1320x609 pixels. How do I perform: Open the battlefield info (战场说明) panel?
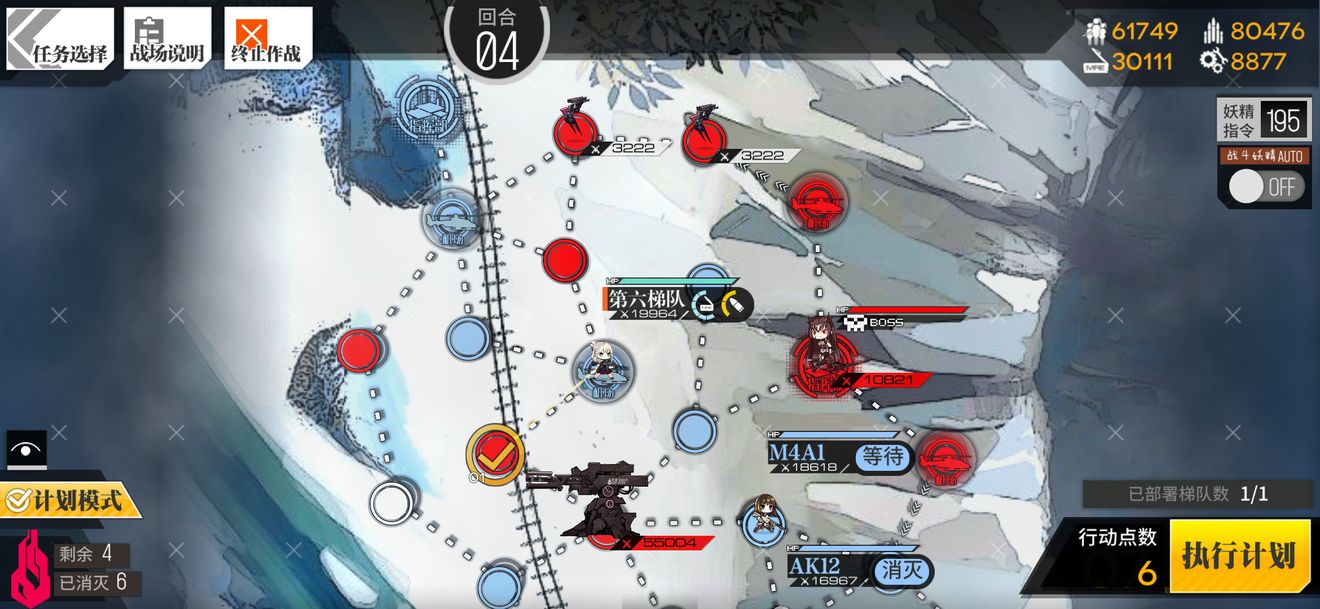pos(167,40)
